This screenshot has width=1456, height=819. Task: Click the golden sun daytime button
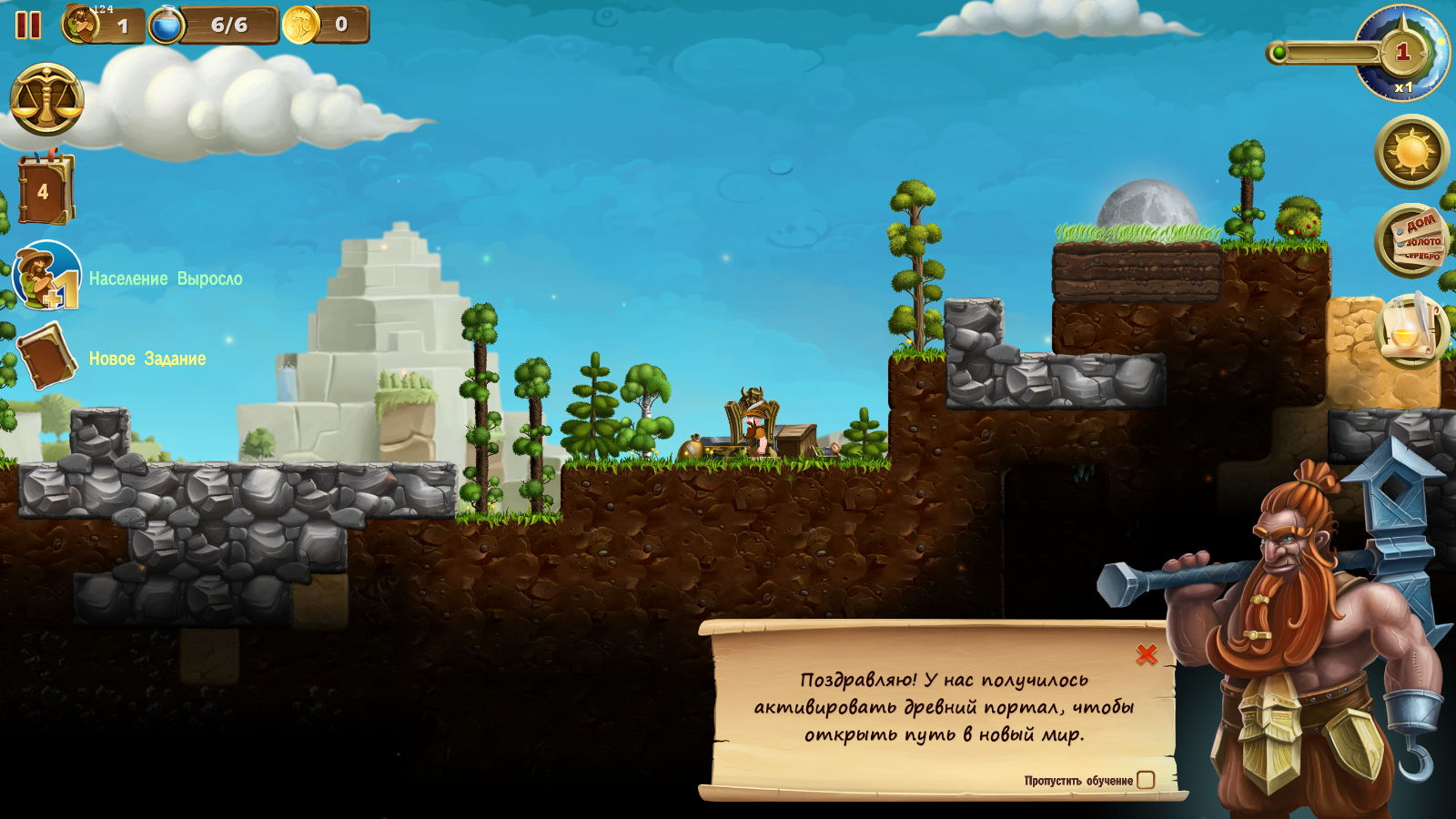click(1411, 151)
